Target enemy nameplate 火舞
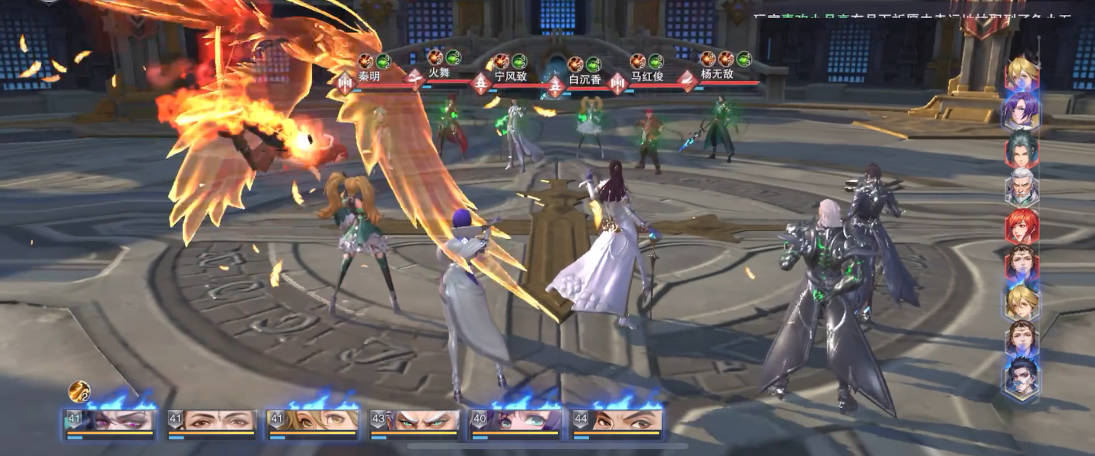The height and width of the screenshot is (456, 1095). coord(439,73)
